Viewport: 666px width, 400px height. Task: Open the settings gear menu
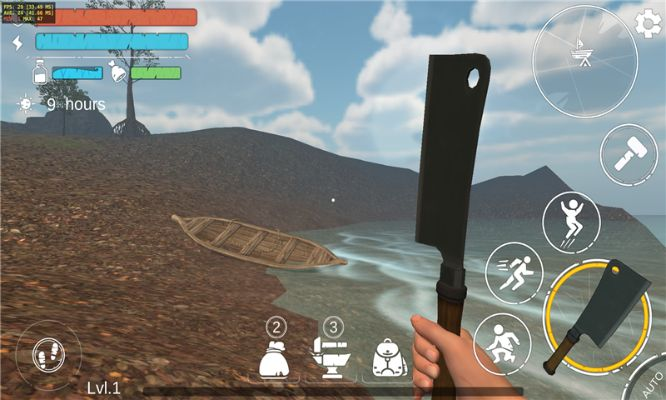[649, 22]
